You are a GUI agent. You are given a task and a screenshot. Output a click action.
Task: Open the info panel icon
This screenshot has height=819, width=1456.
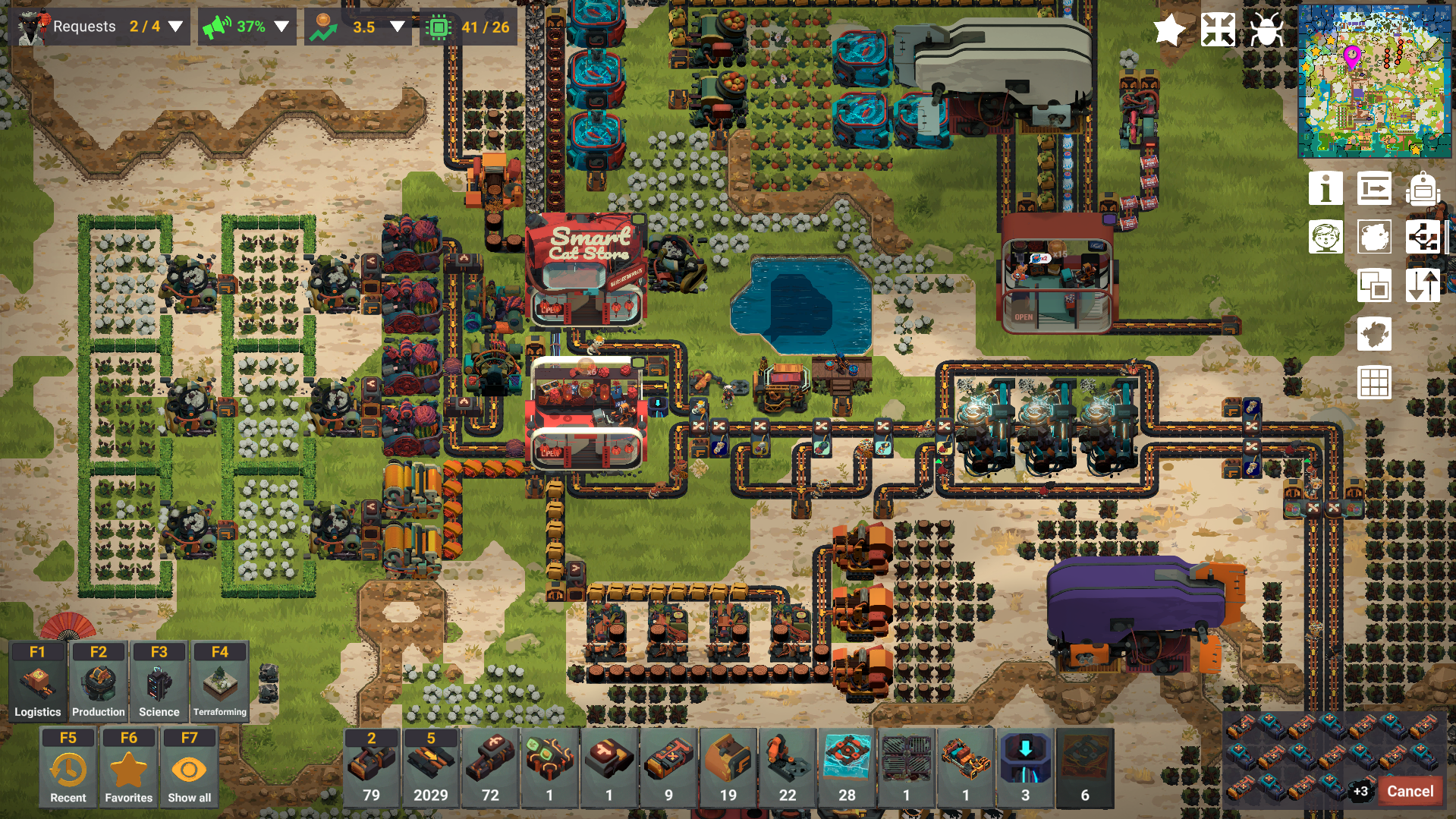pos(1325,188)
